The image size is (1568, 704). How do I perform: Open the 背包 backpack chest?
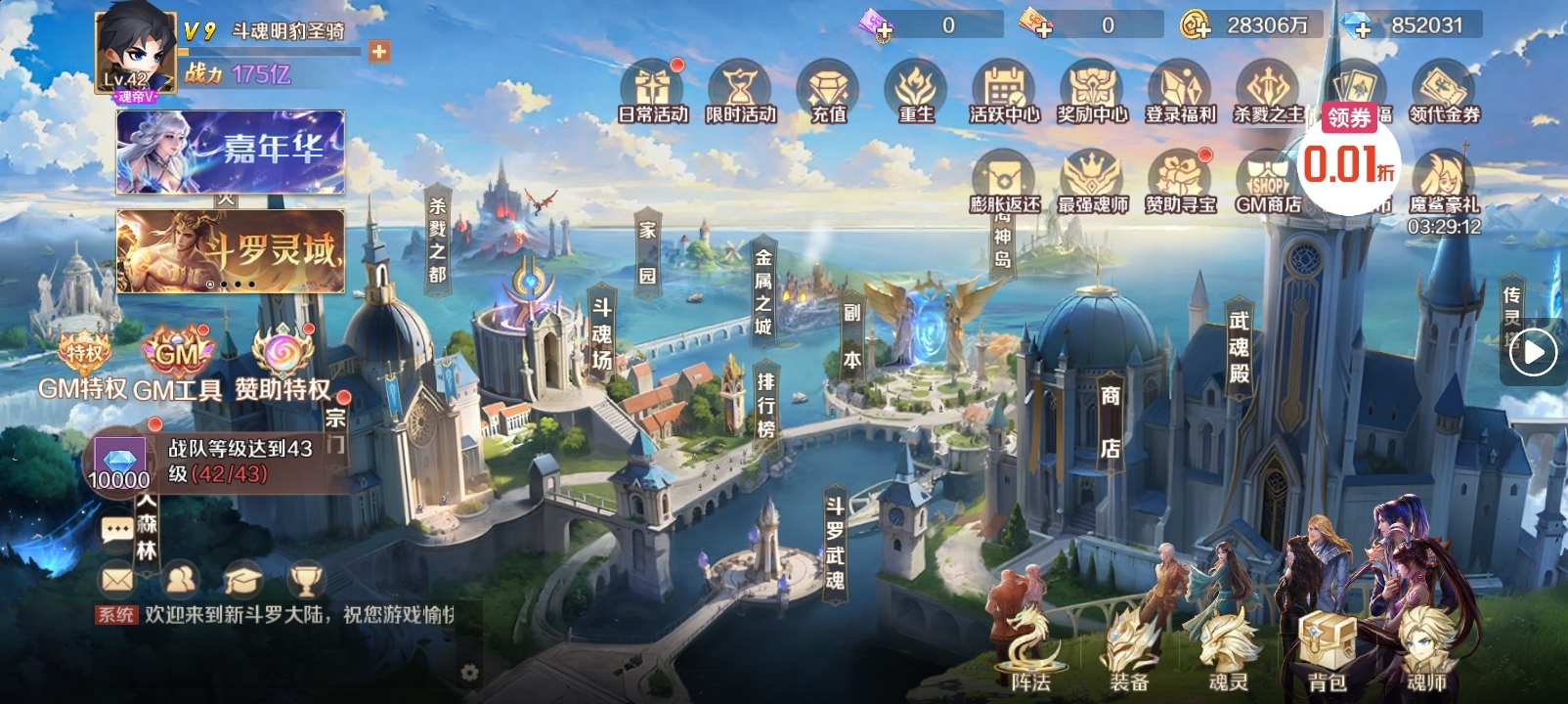tap(1327, 649)
